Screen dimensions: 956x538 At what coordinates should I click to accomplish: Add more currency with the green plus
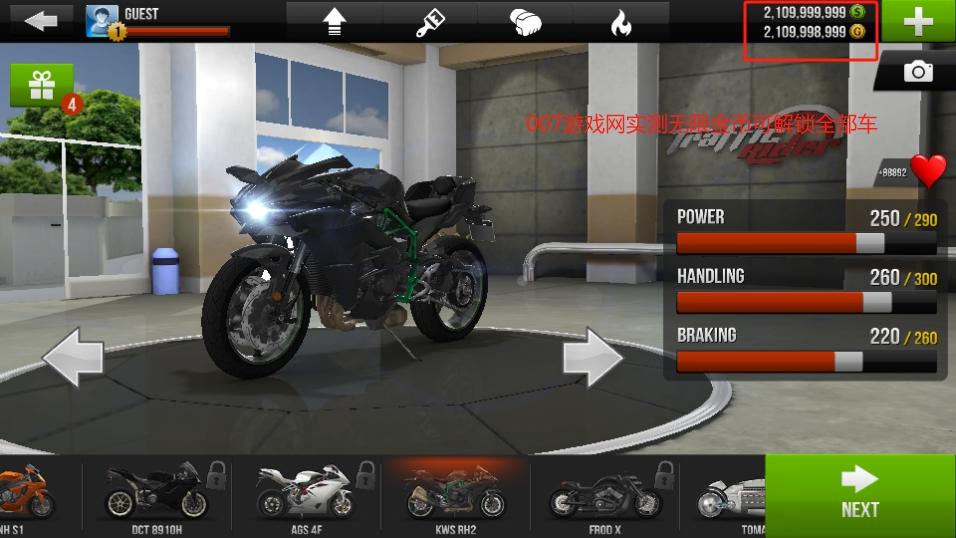(x=917, y=21)
